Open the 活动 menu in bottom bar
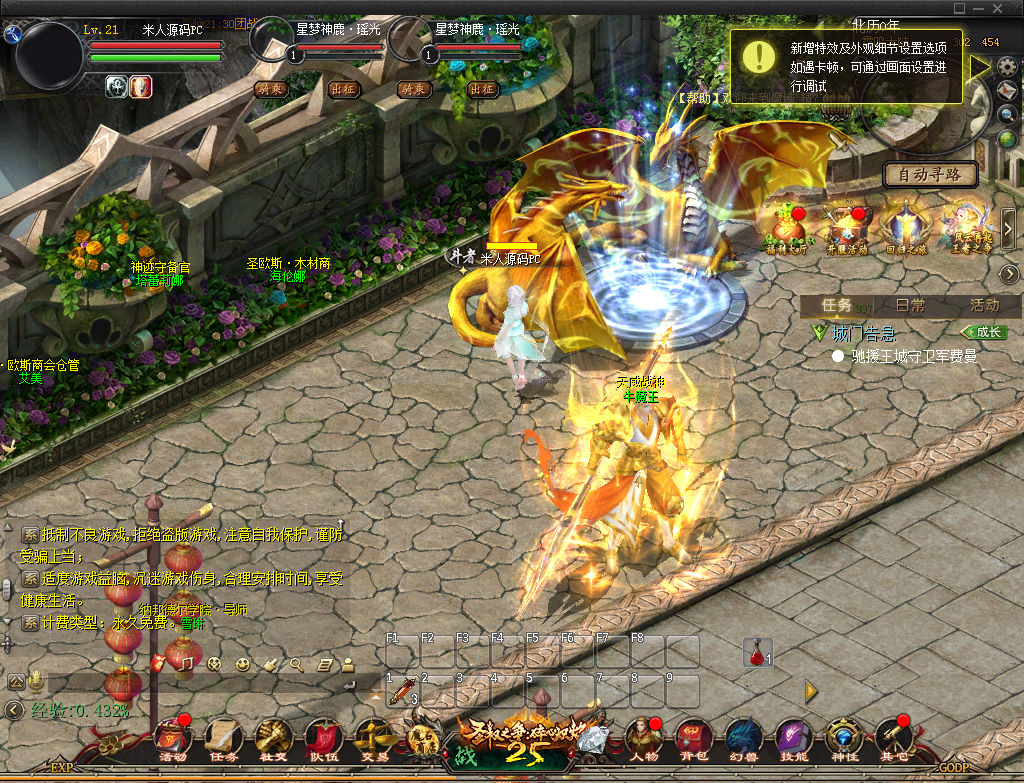This screenshot has width=1024, height=783. pyautogui.click(x=172, y=739)
